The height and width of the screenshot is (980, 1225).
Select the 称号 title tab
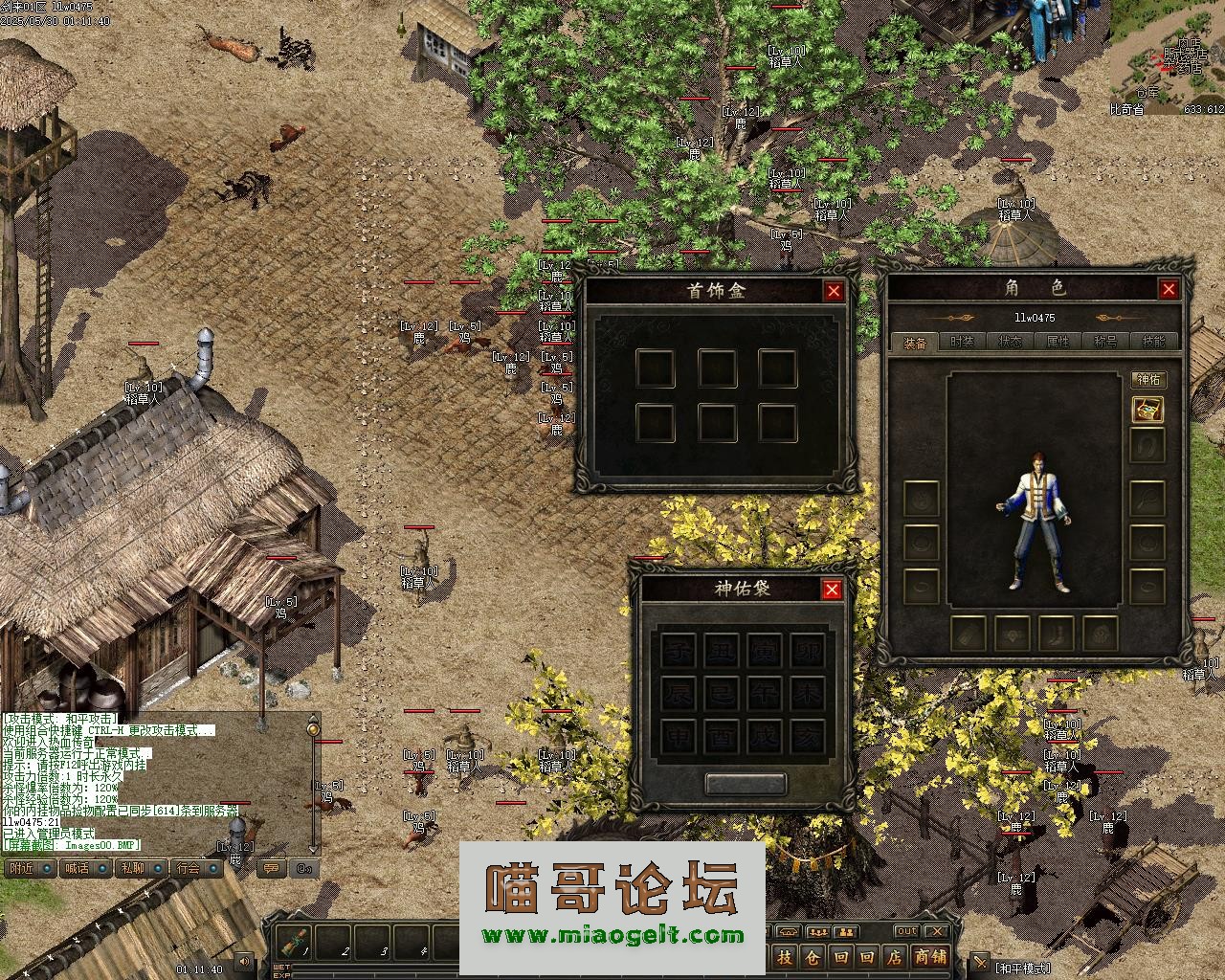click(1105, 342)
